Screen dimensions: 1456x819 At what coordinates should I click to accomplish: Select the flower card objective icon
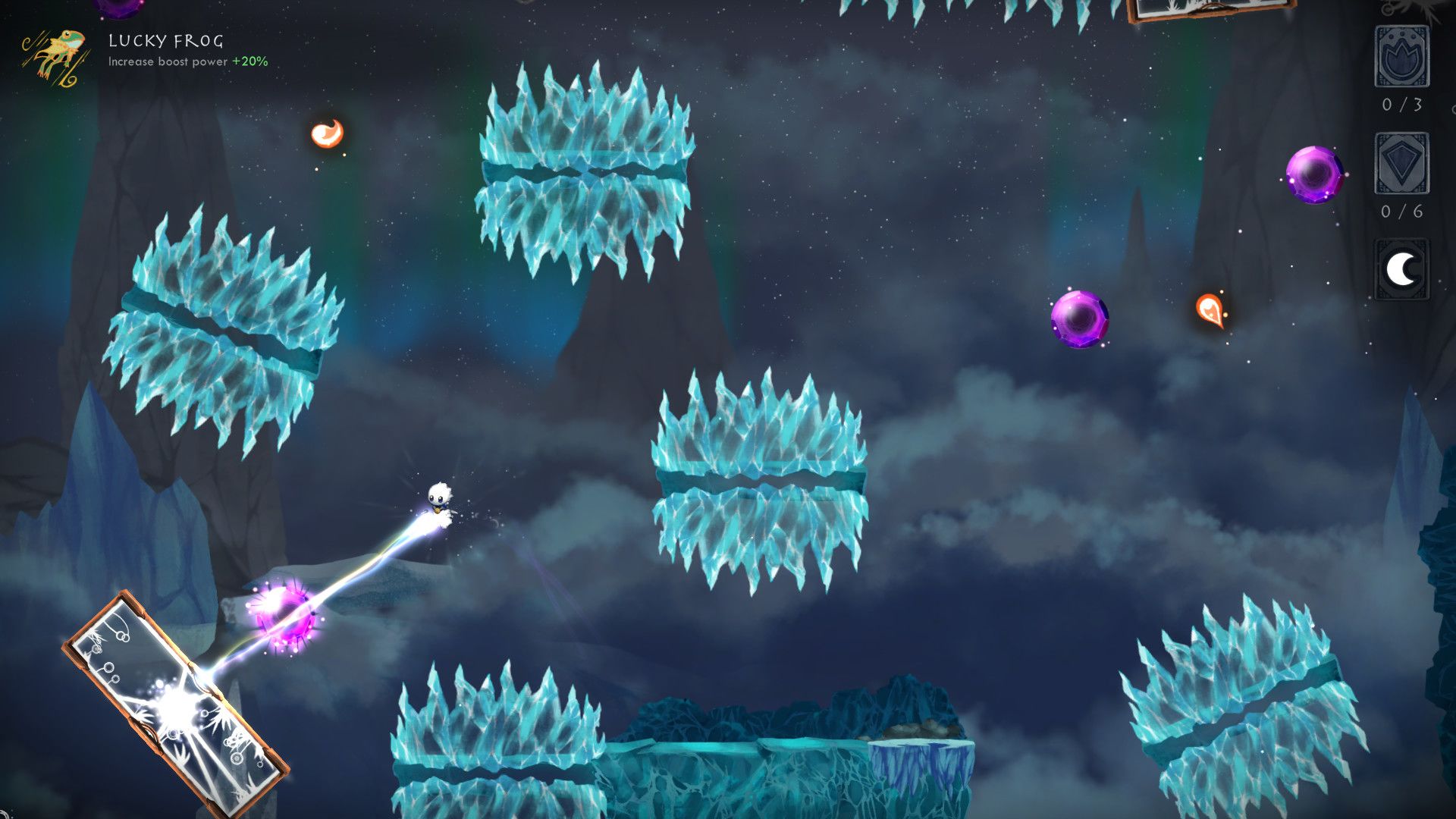[1401, 57]
